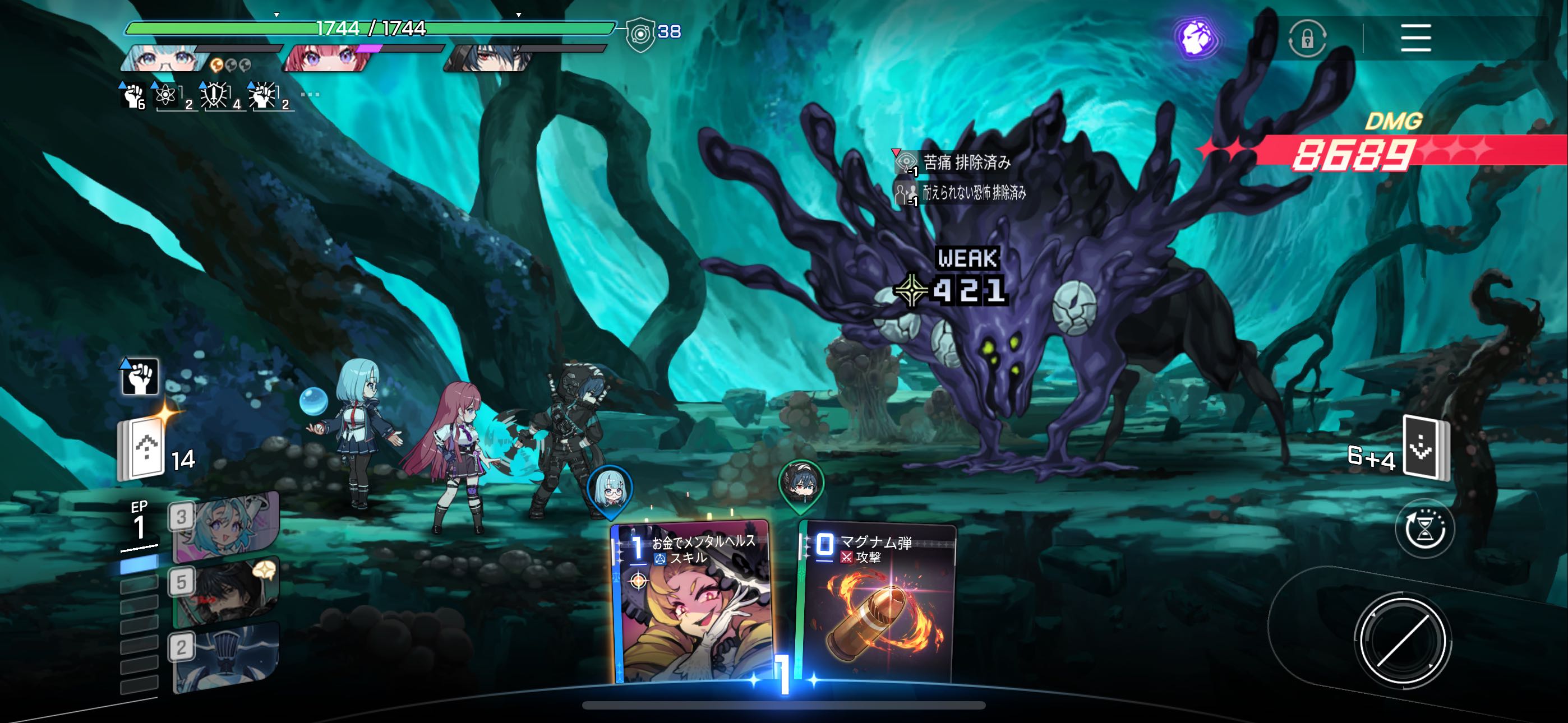The width and height of the screenshot is (1568, 723).
Task: Select the cost 5 dark-haired man ego skill
Action: 225,591
